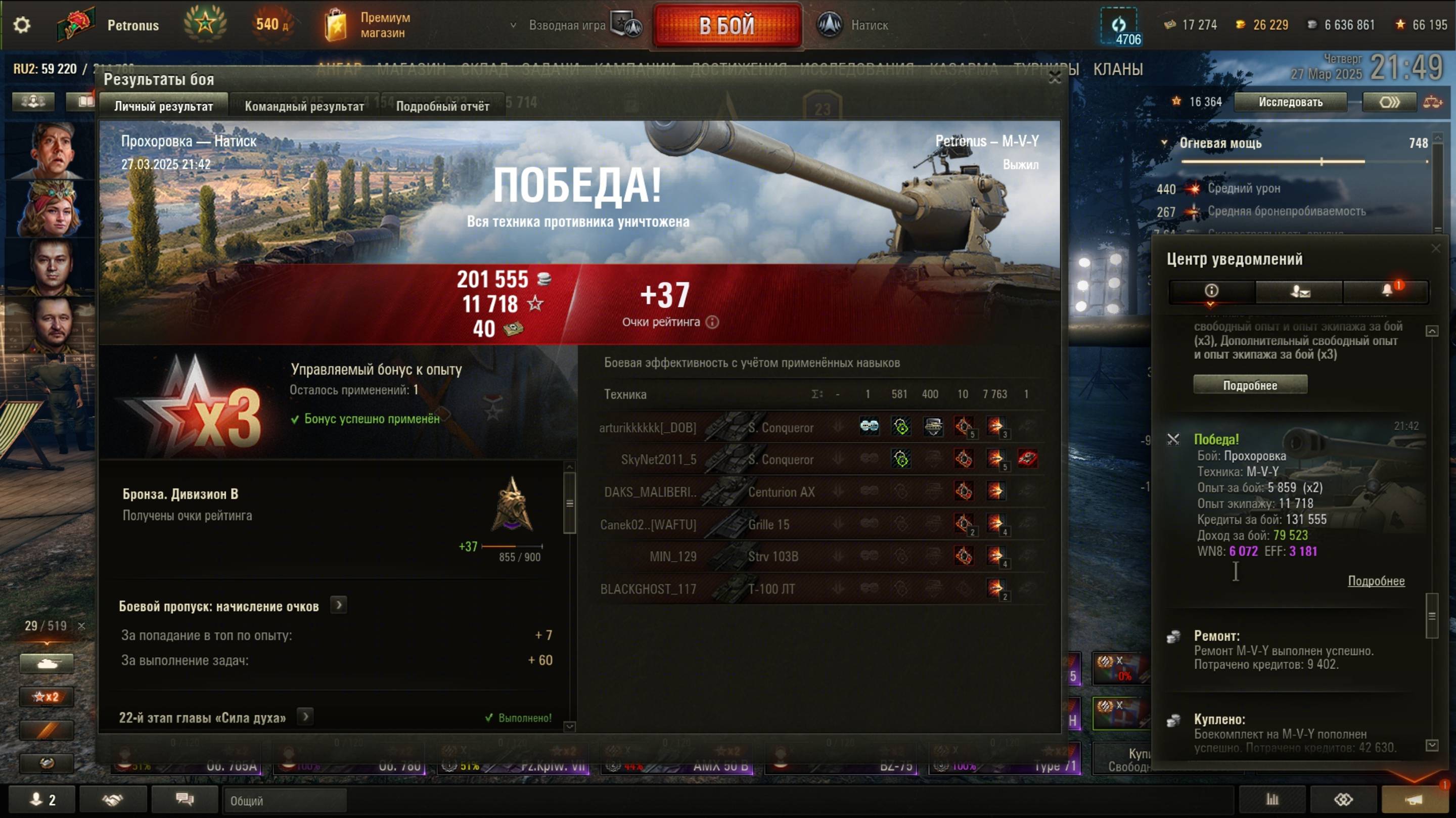This screenshot has width=1456, height=818.
Task: Show rating points info icon
Action: 712,322
